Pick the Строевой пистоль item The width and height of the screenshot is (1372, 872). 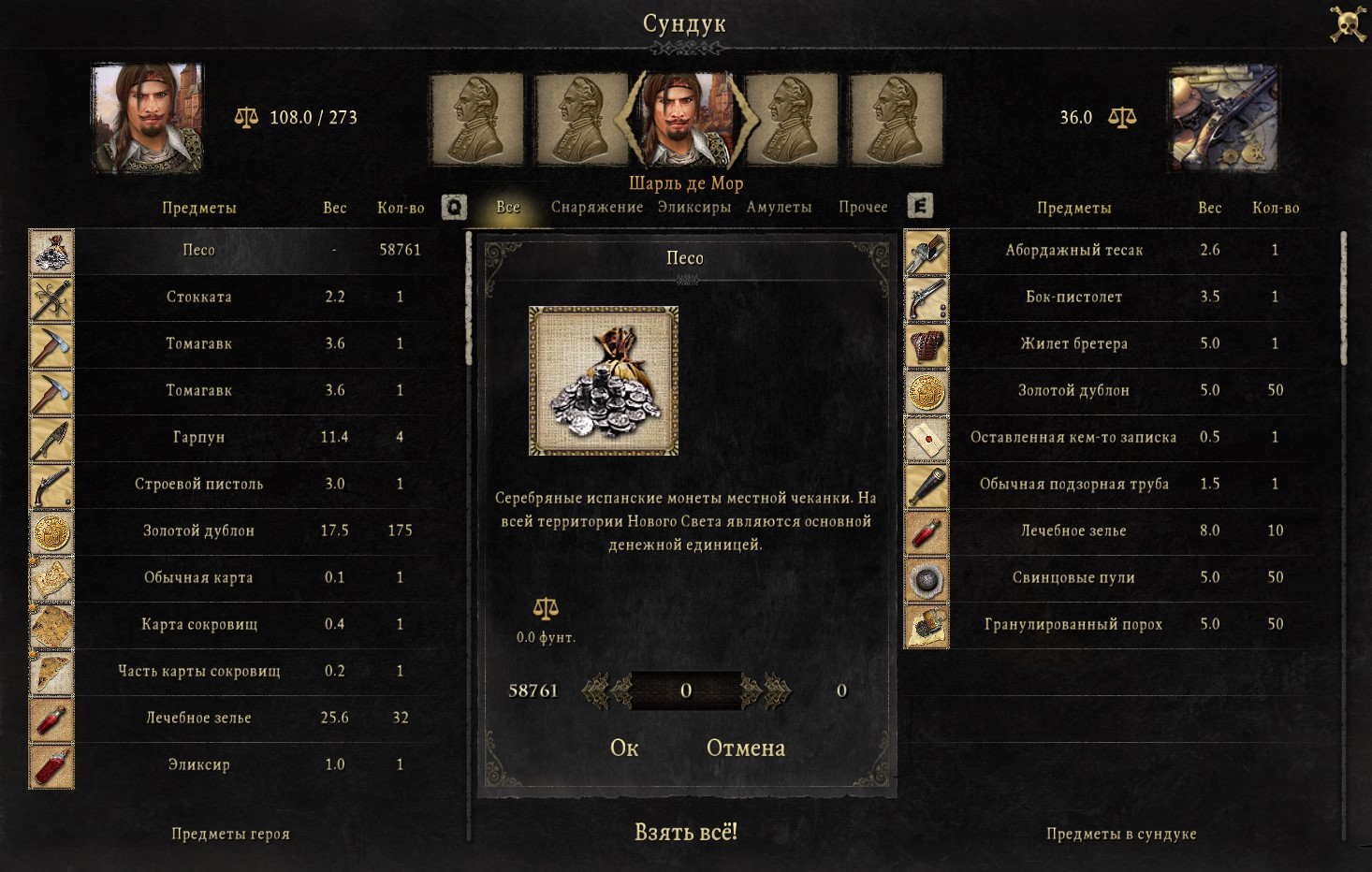pyautogui.click(x=198, y=484)
